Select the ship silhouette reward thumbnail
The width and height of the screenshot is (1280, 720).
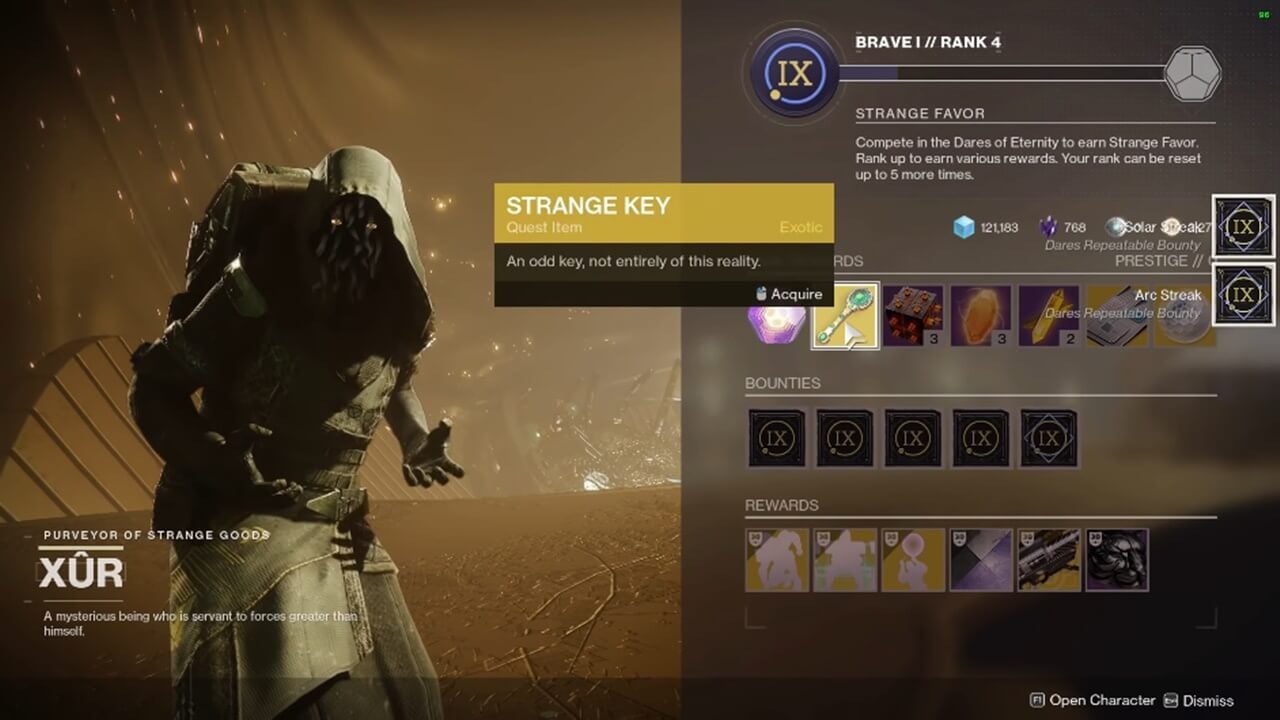(843, 562)
